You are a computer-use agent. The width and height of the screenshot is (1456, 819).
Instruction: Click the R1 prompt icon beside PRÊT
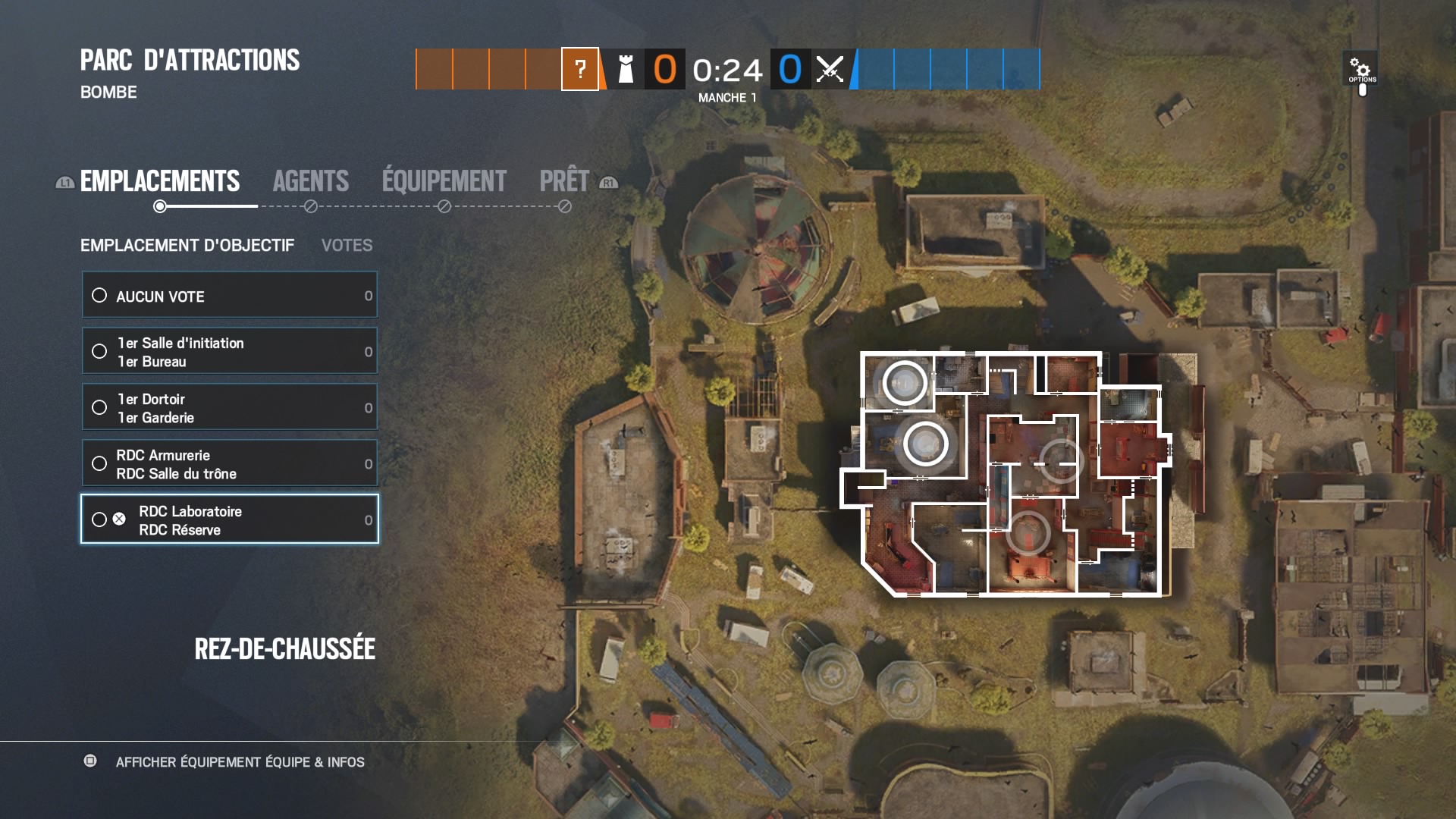608,183
